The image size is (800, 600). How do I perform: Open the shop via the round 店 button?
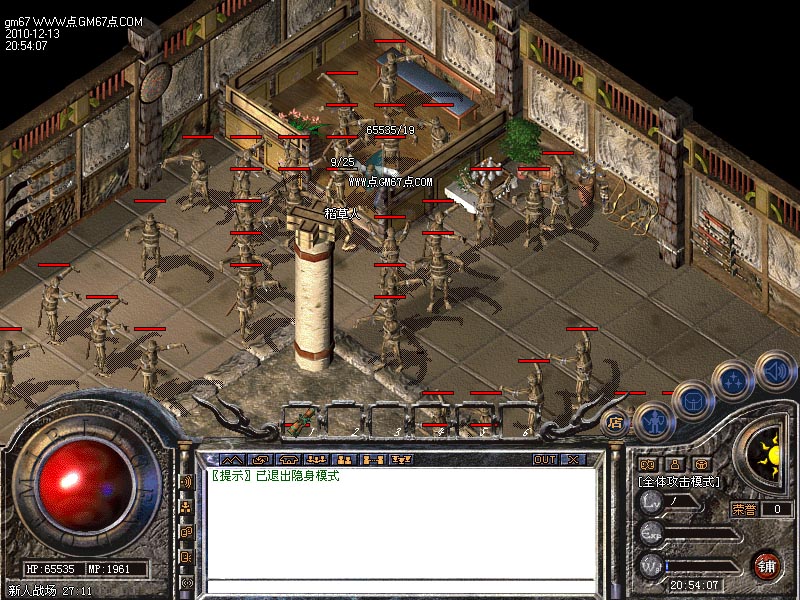[x=616, y=422]
